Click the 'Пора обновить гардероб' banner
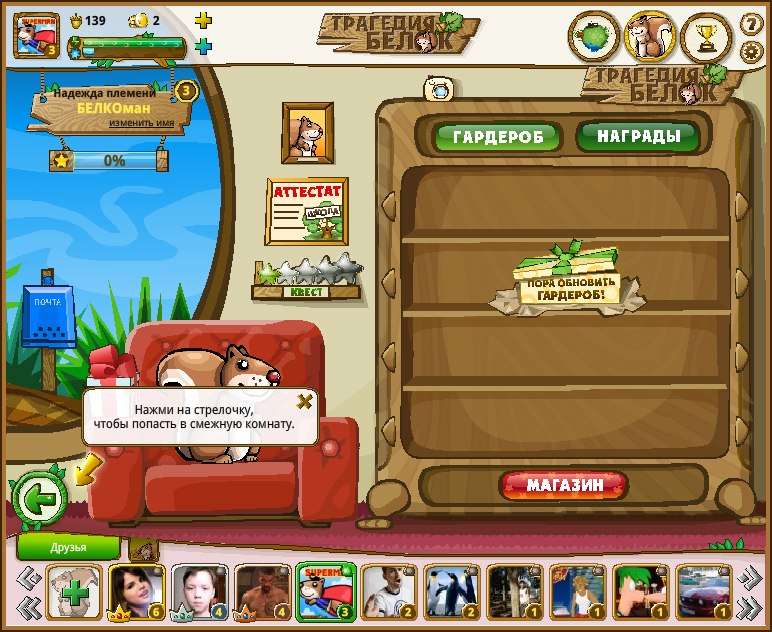Viewport: 772px width, 632px height. pyautogui.click(x=568, y=284)
